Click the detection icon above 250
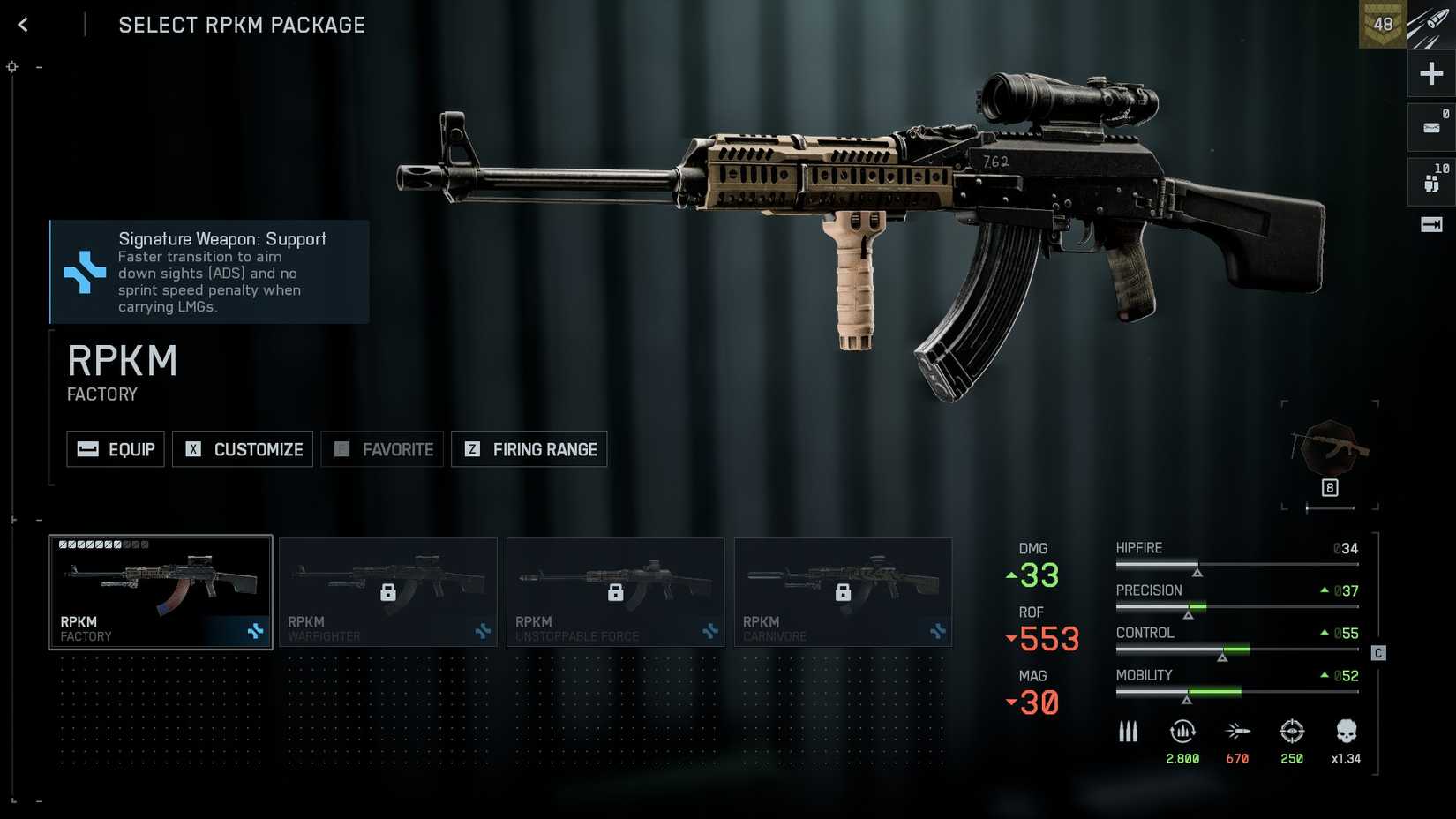 [x=1292, y=731]
